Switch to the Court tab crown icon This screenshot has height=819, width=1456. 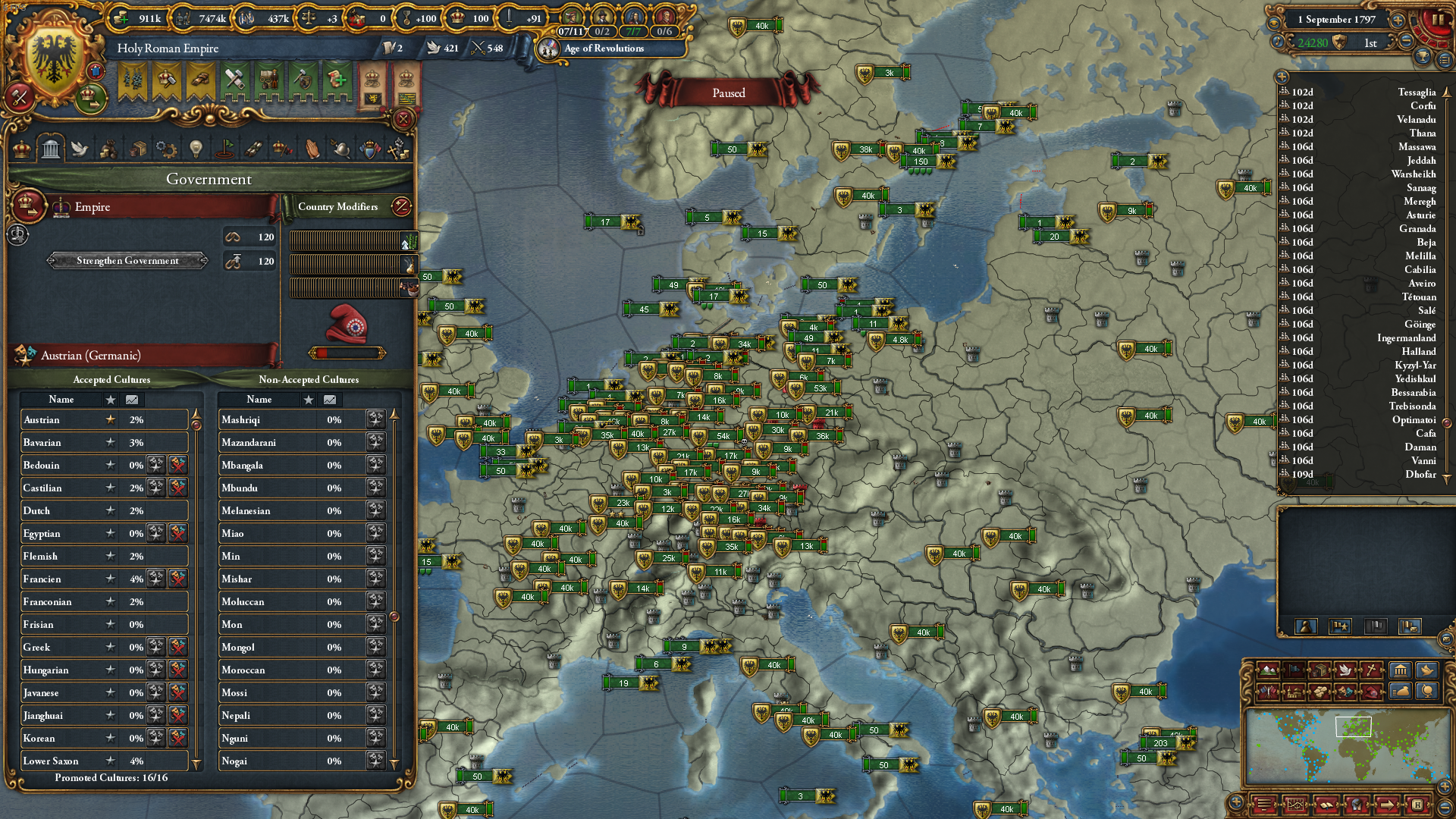(20, 148)
